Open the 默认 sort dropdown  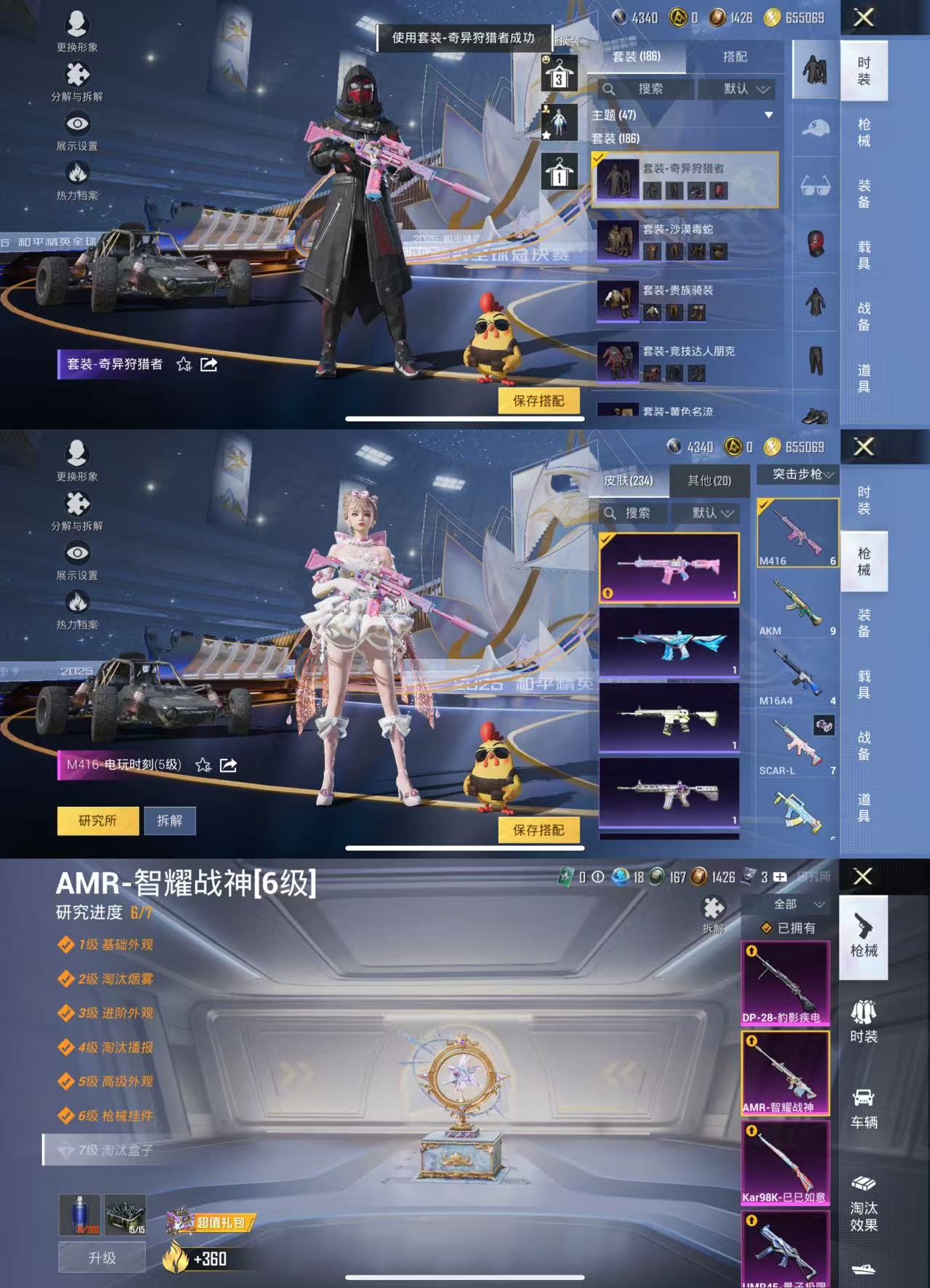[734, 90]
